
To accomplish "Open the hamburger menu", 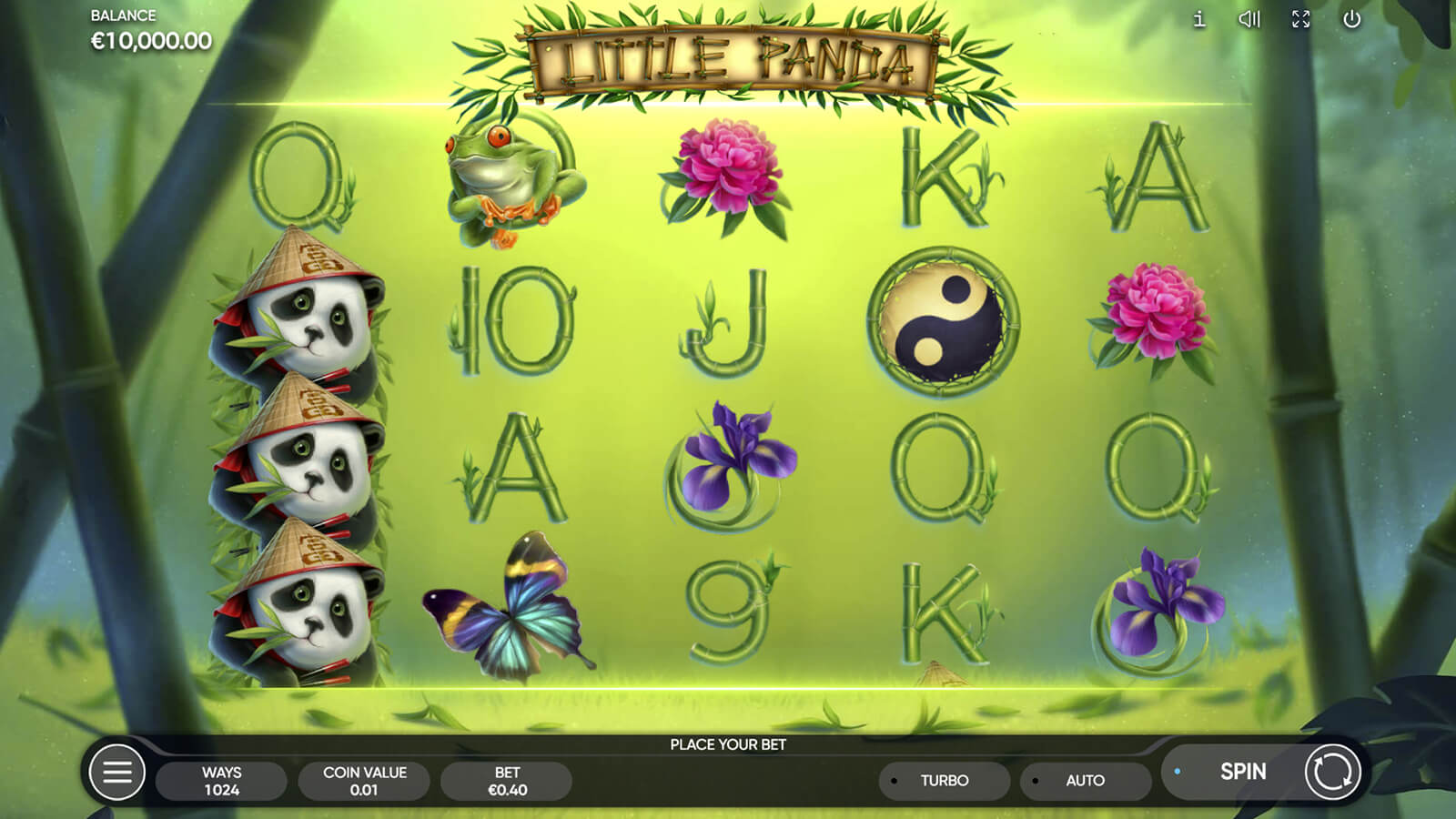I will (117, 773).
